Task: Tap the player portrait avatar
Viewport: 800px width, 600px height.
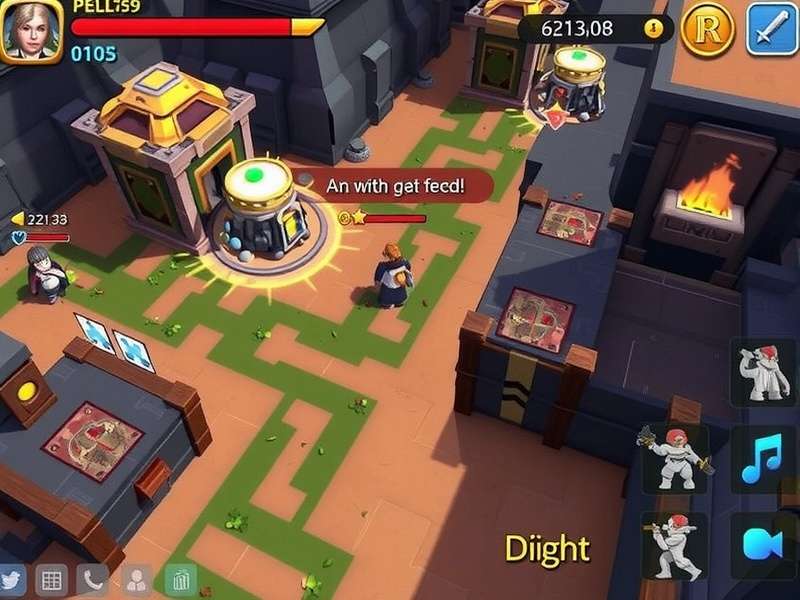Action: pos(32,30)
